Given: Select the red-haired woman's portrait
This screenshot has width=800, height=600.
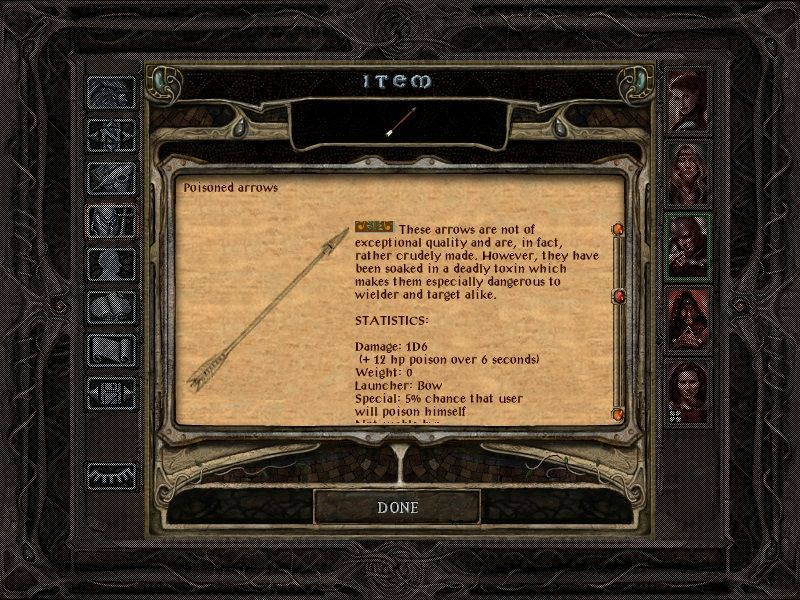Looking at the screenshot, I should (688, 100).
